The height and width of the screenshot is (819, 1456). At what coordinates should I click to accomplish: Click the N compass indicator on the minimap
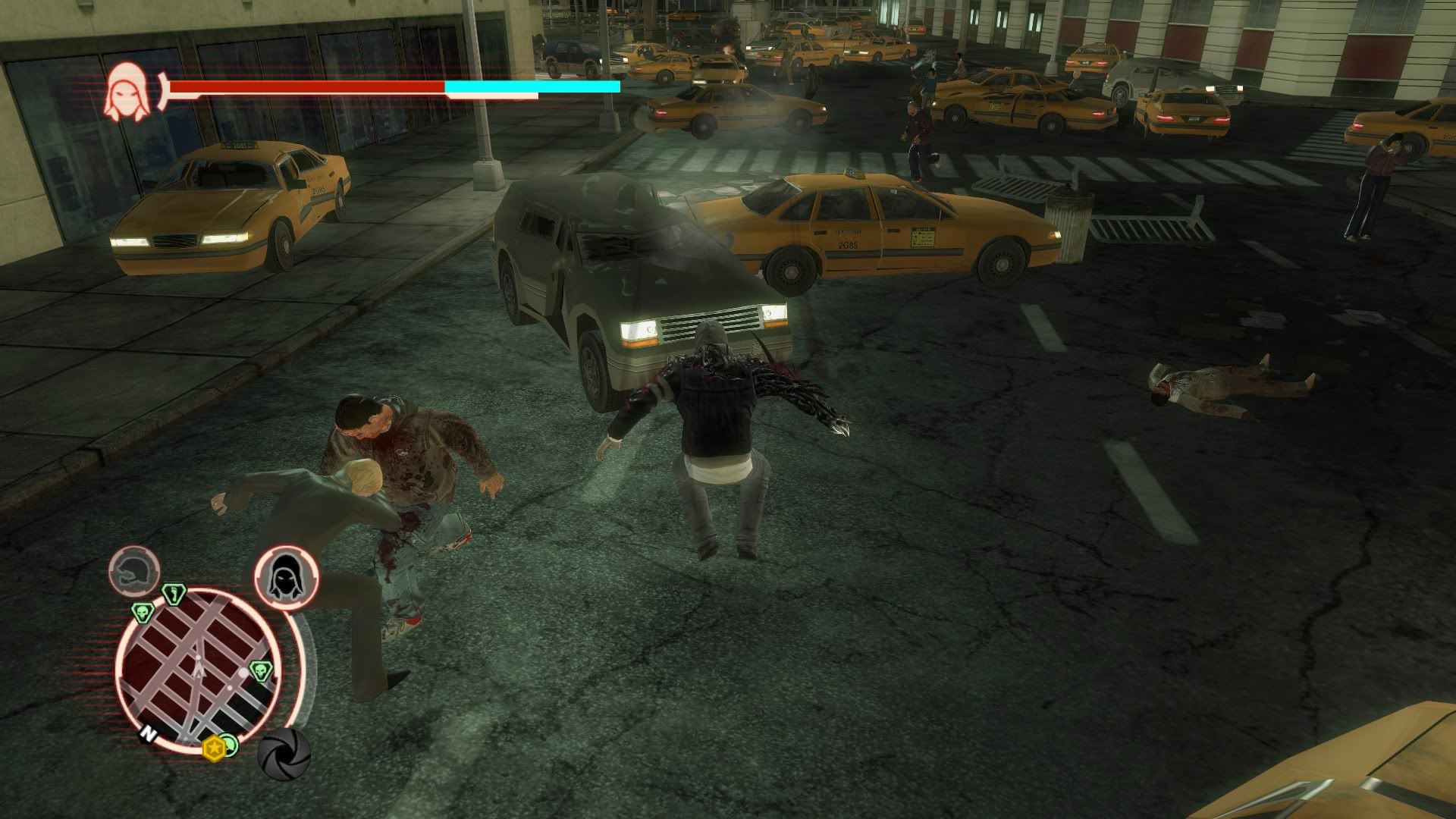coord(147,734)
